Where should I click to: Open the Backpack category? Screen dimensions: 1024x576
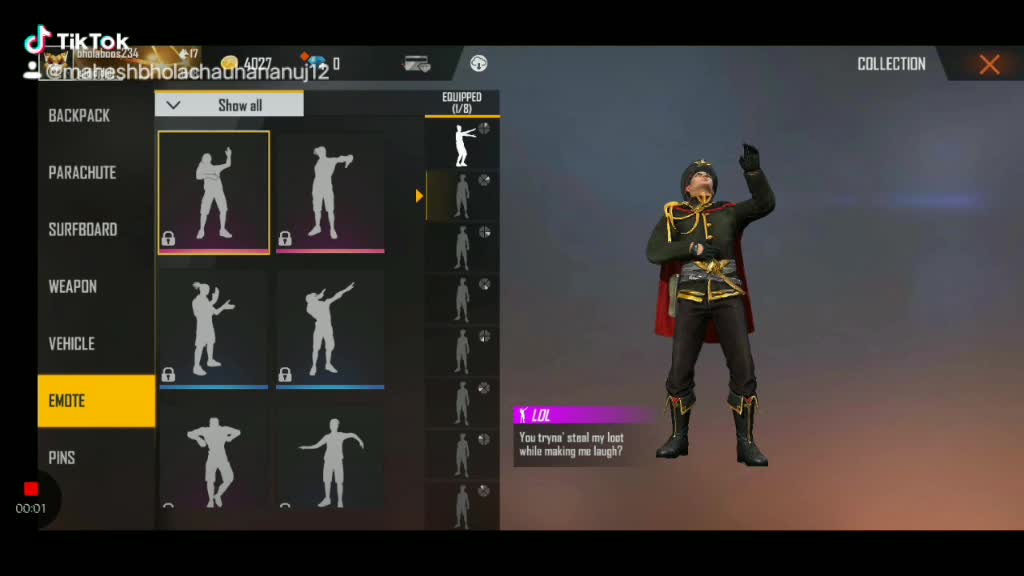coord(80,116)
